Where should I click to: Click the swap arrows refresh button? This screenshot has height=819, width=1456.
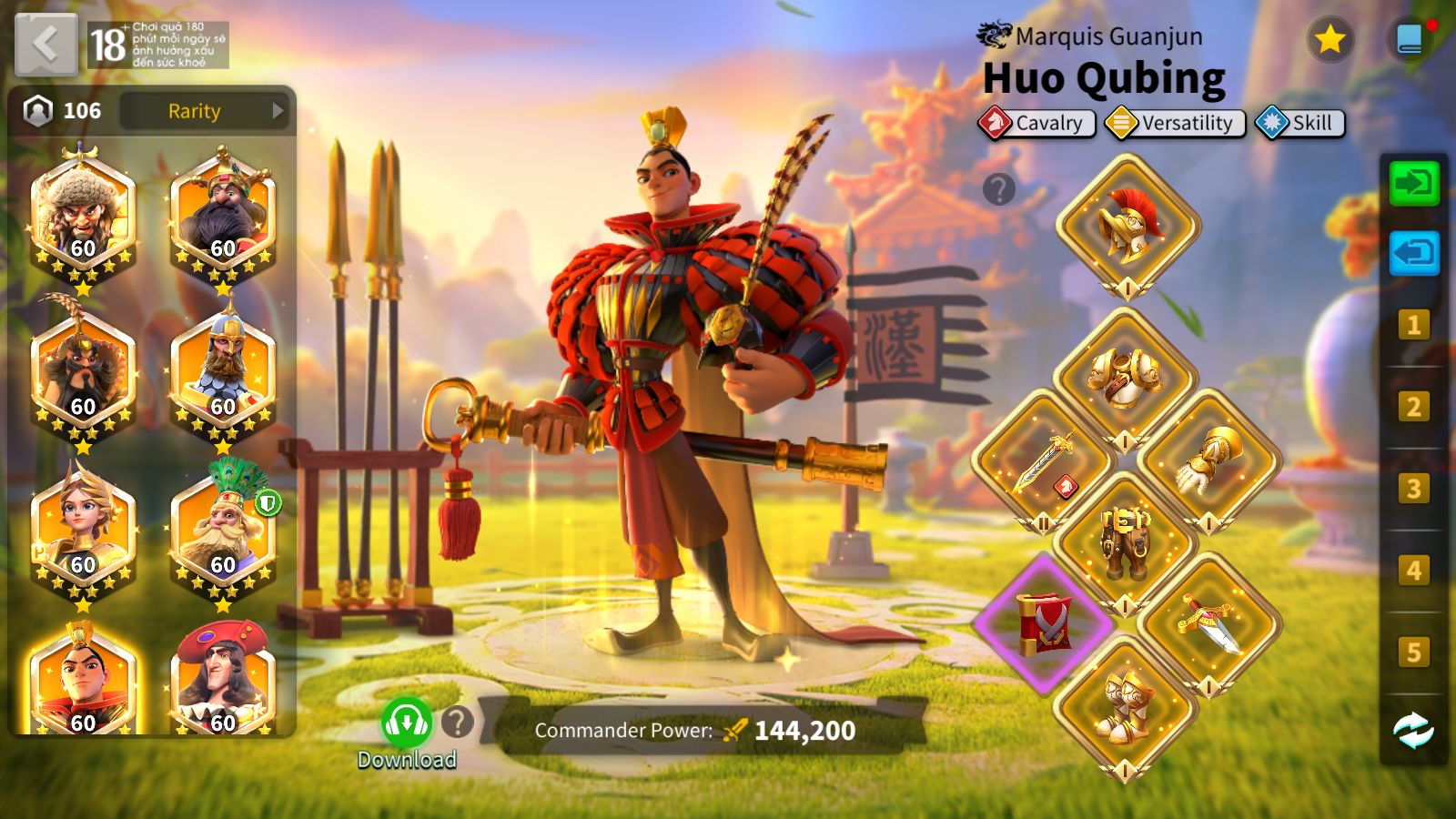pos(1413,730)
